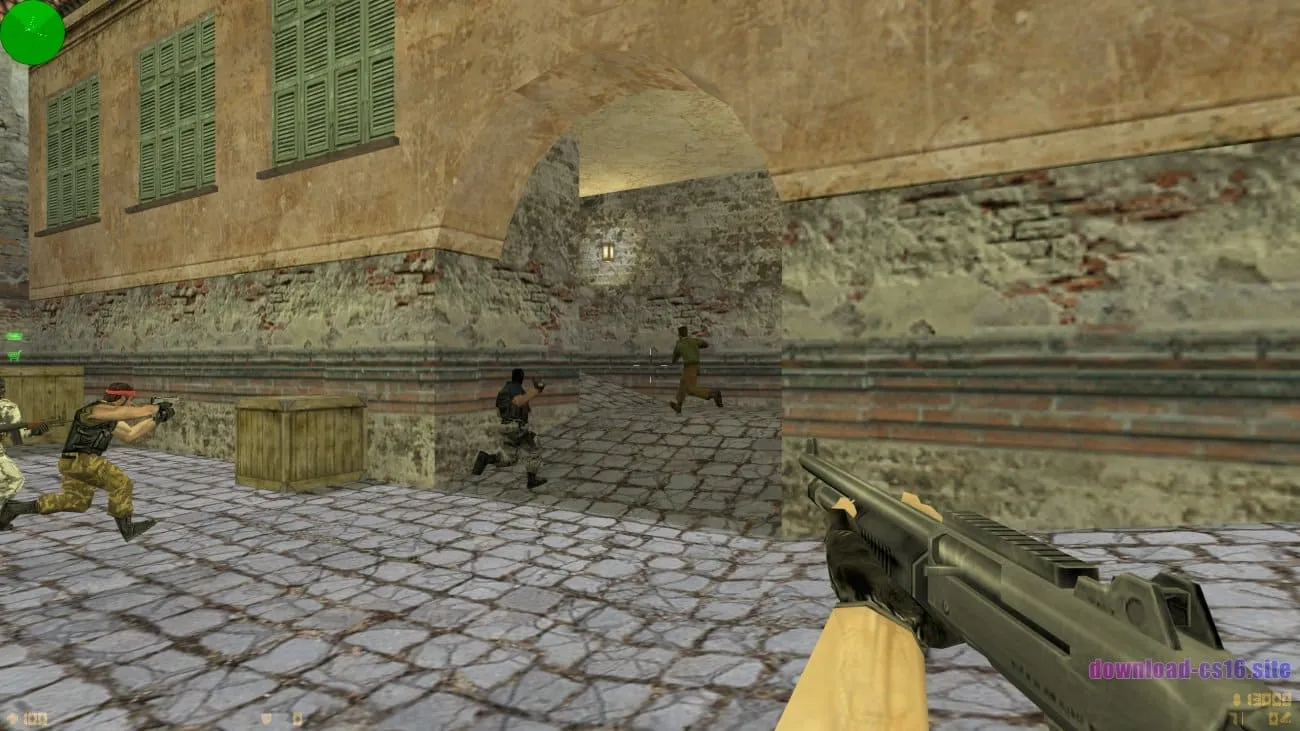Screen dimensions: 1300x731
Task: Click the second gold HUD emblem bottom center
Action: coord(298,717)
